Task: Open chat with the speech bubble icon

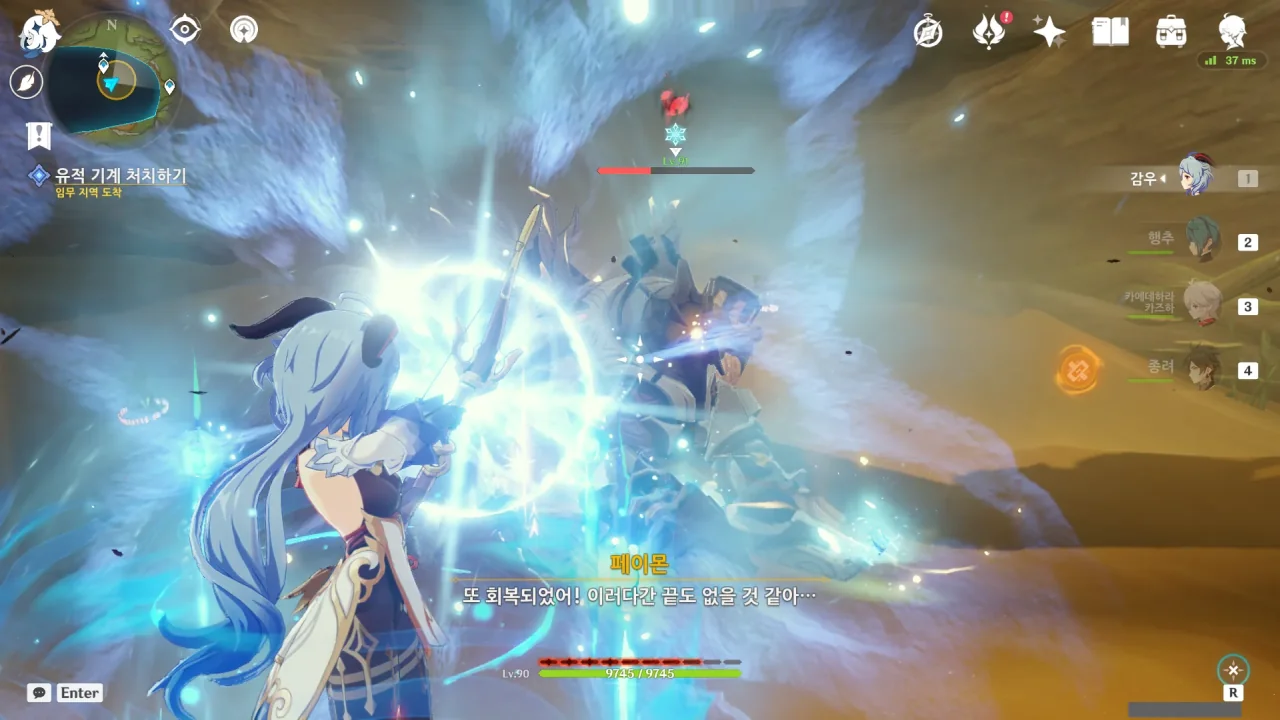Action: pyautogui.click(x=39, y=692)
